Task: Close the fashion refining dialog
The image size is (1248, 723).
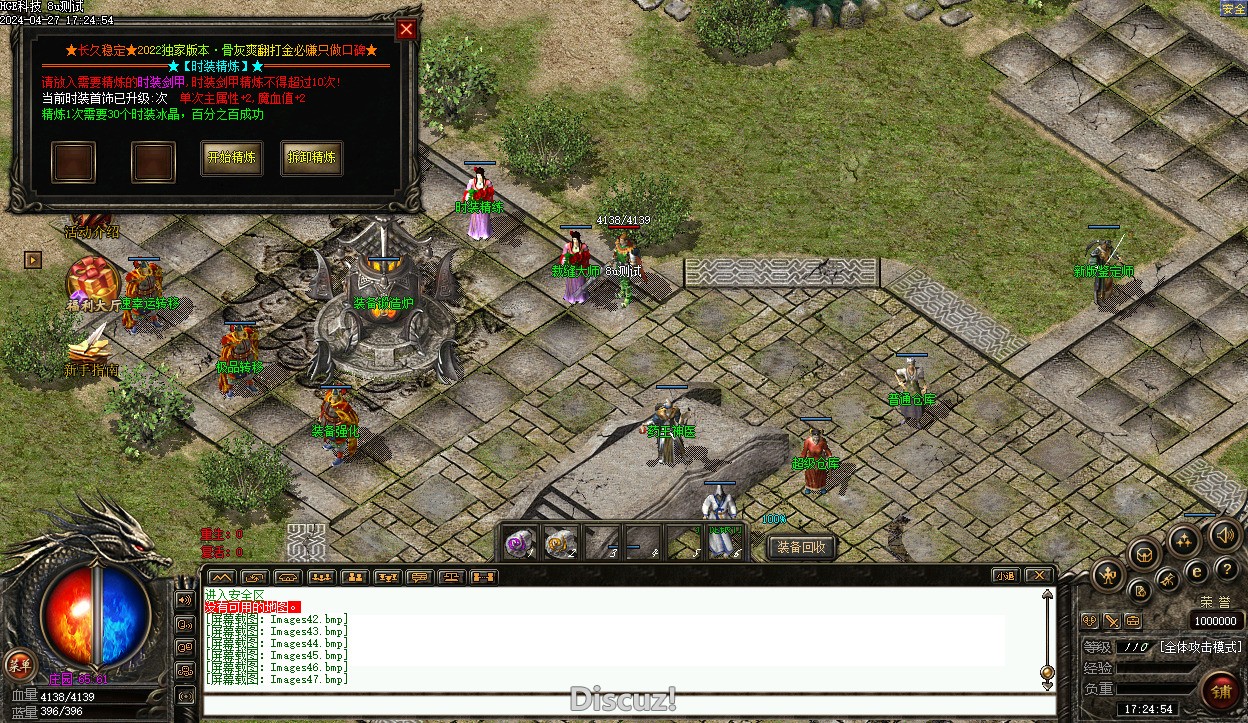Action: (x=406, y=29)
